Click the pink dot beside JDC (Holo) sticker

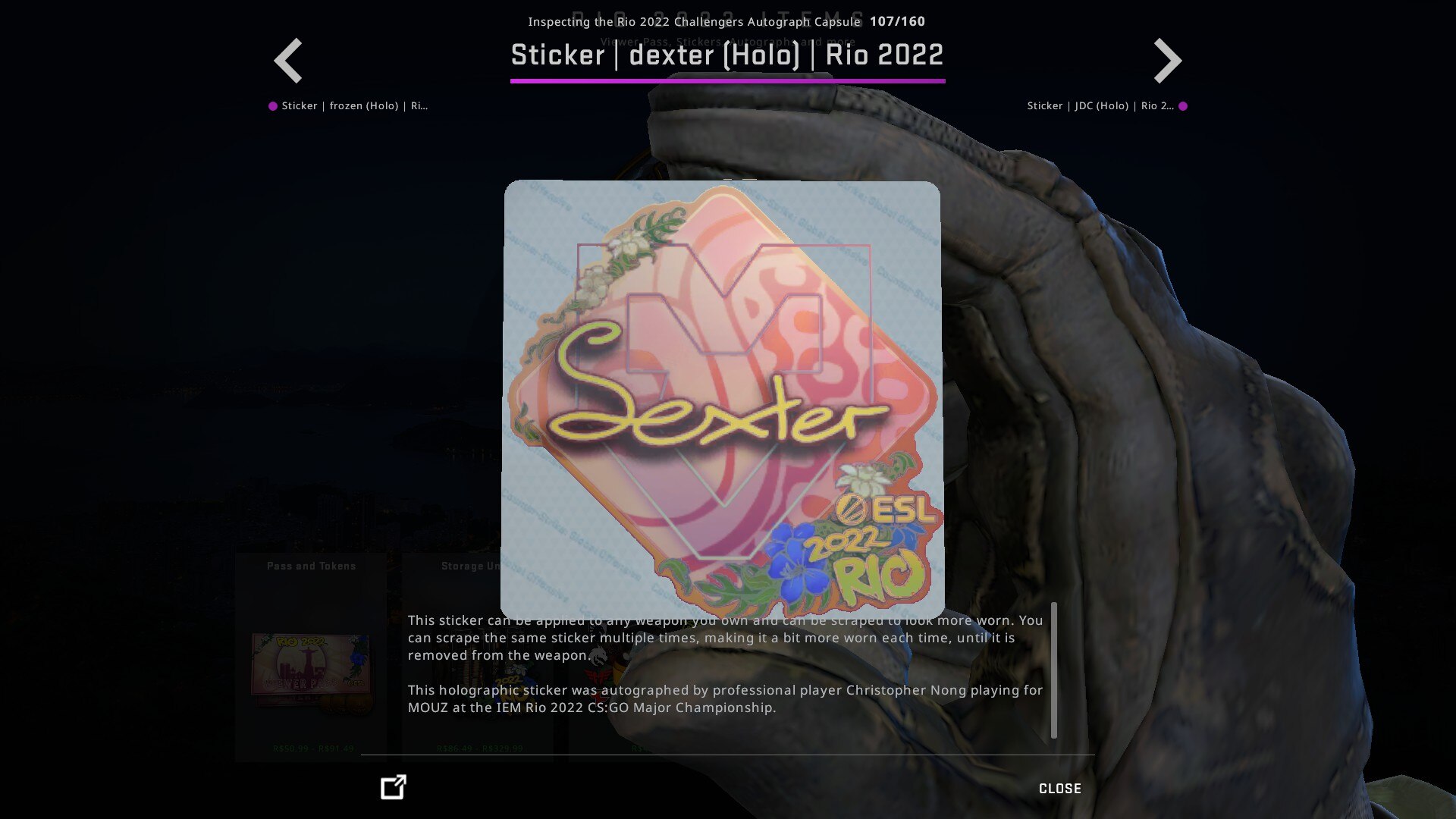pyautogui.click(x=1183, y=105)
